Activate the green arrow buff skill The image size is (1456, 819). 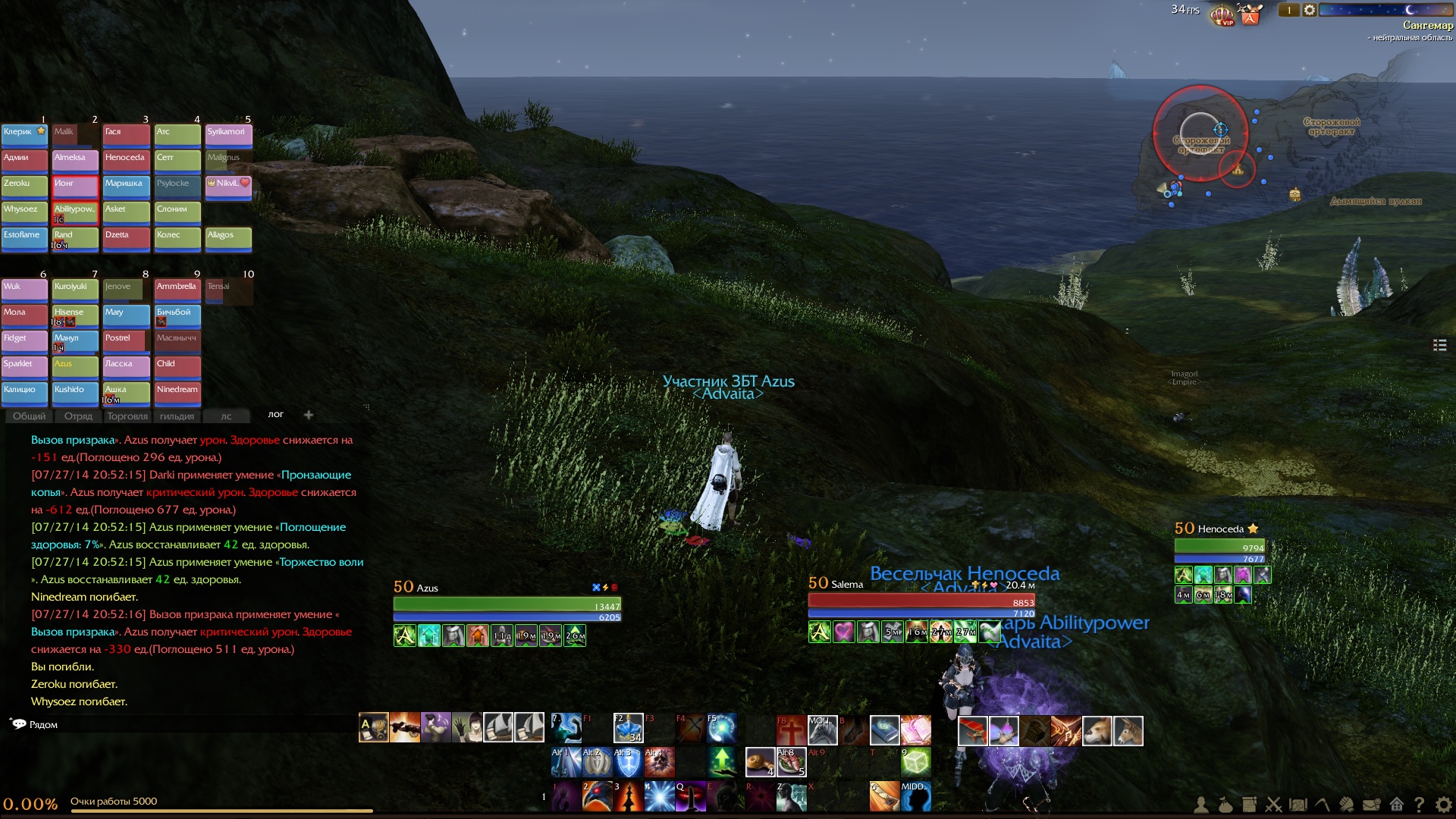coord(722,761)
